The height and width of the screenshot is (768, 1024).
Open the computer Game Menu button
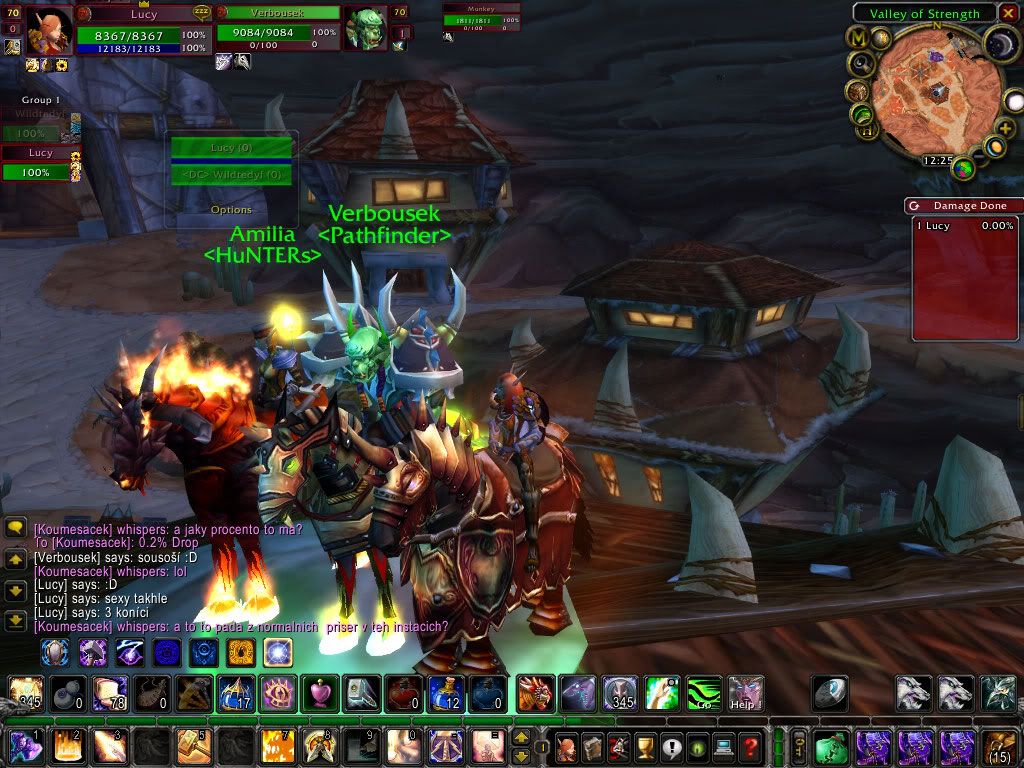point(722,746)
